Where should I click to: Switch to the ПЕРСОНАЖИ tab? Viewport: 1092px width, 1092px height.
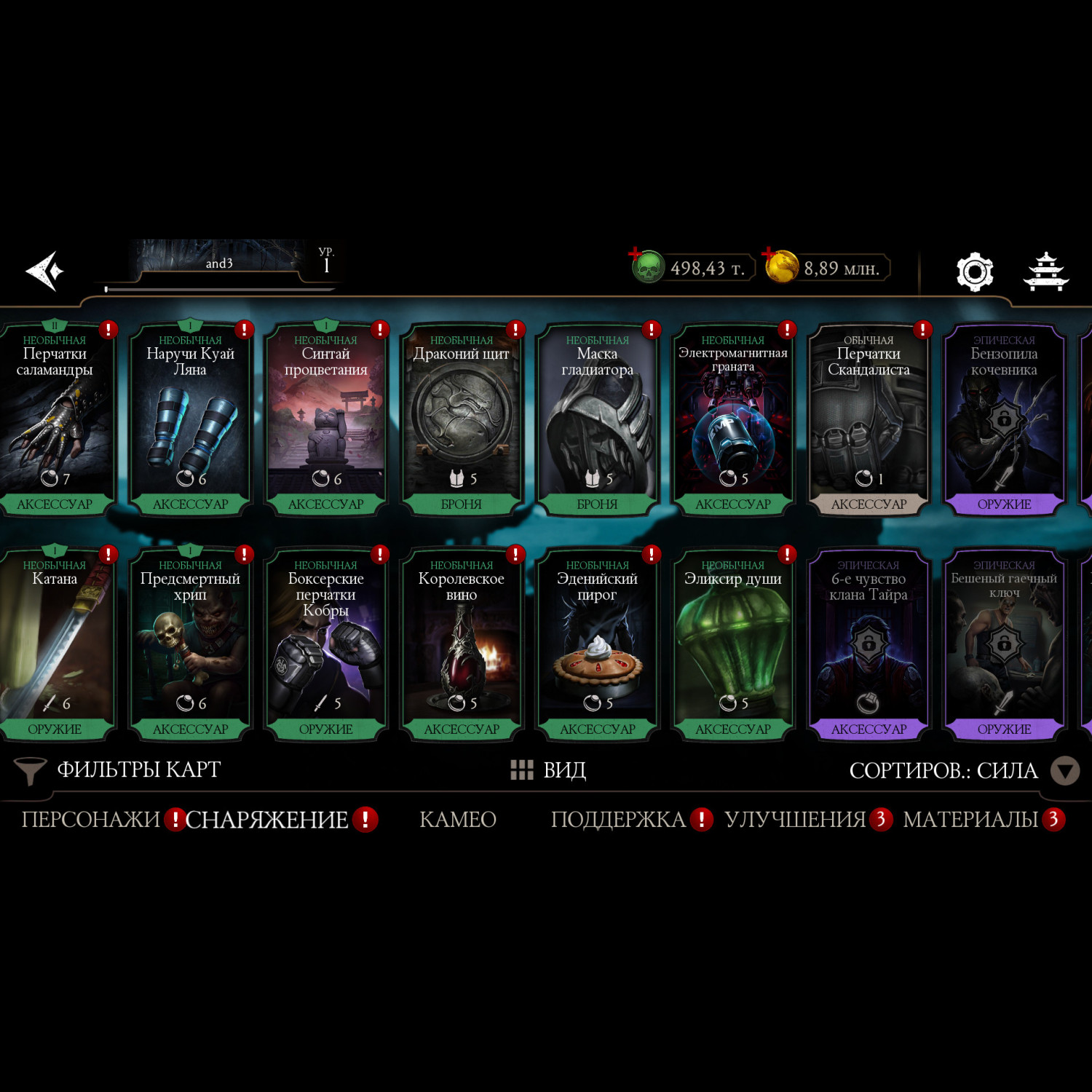point(90,820)
